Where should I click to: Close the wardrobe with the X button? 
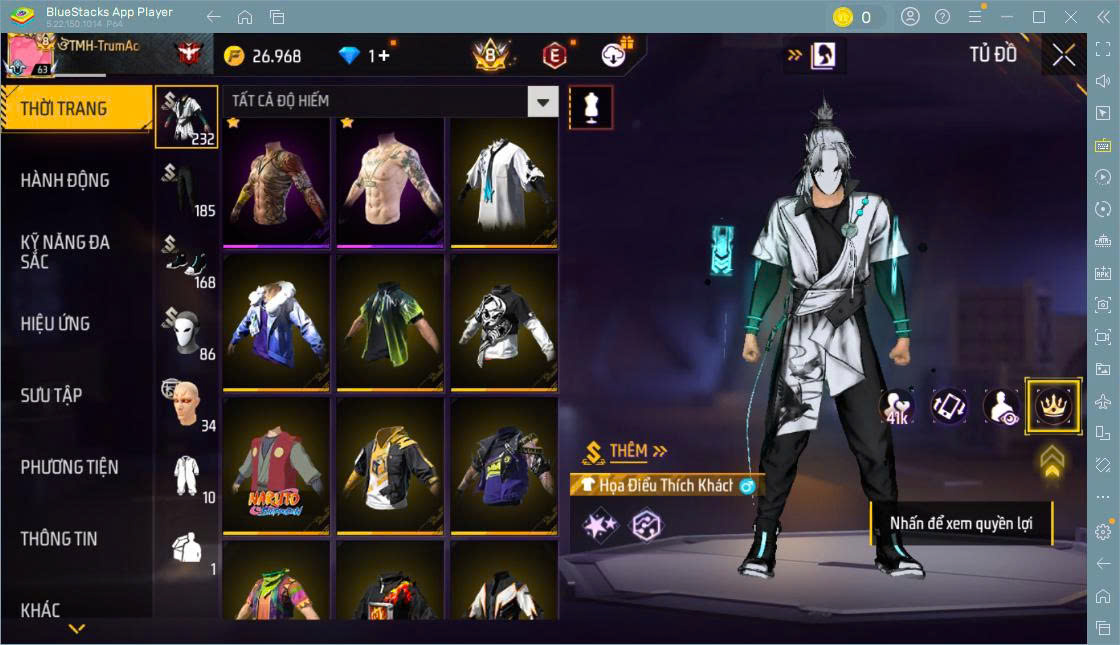tap(1064, 56)
